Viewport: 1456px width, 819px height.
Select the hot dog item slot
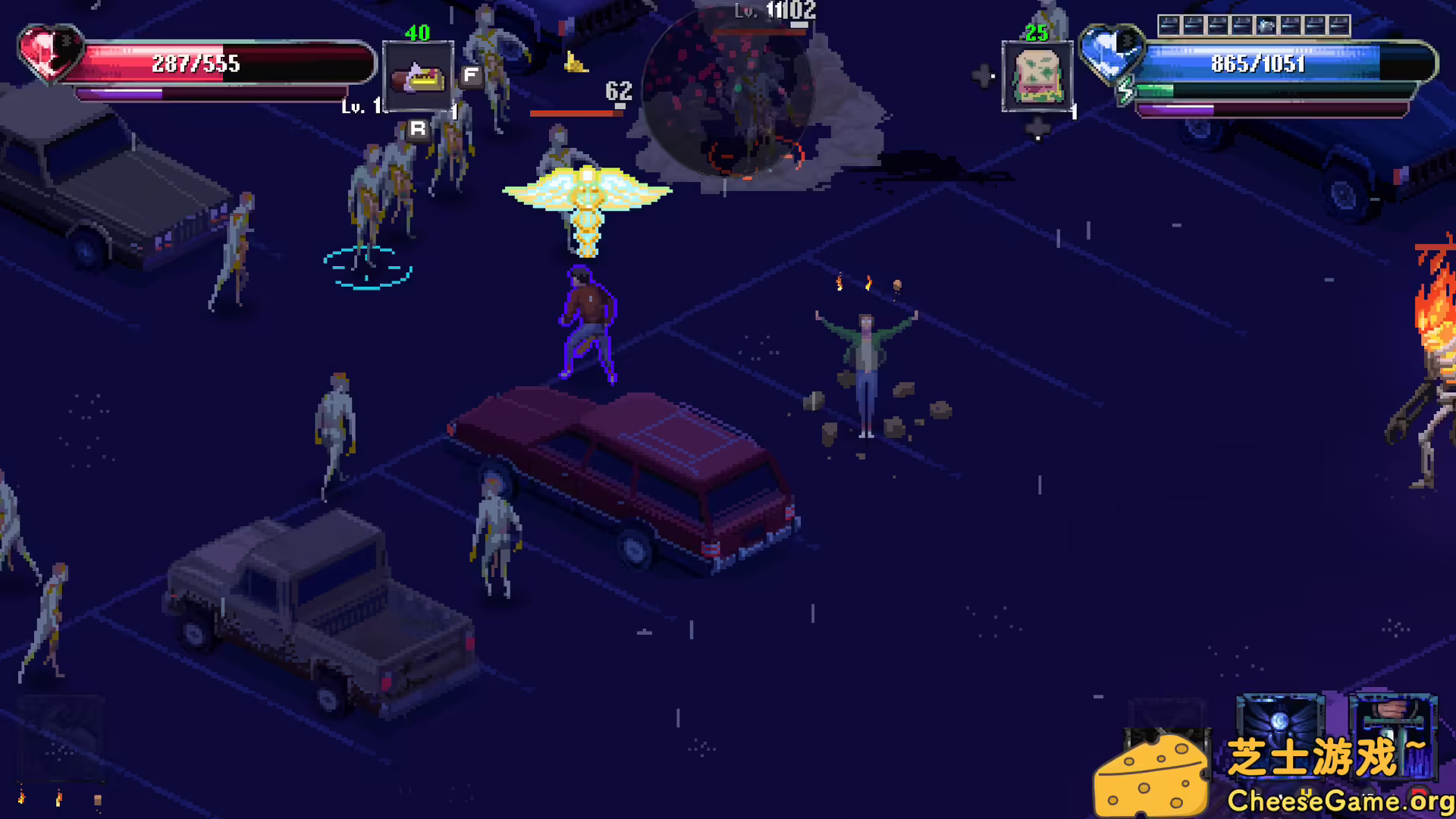417,76
